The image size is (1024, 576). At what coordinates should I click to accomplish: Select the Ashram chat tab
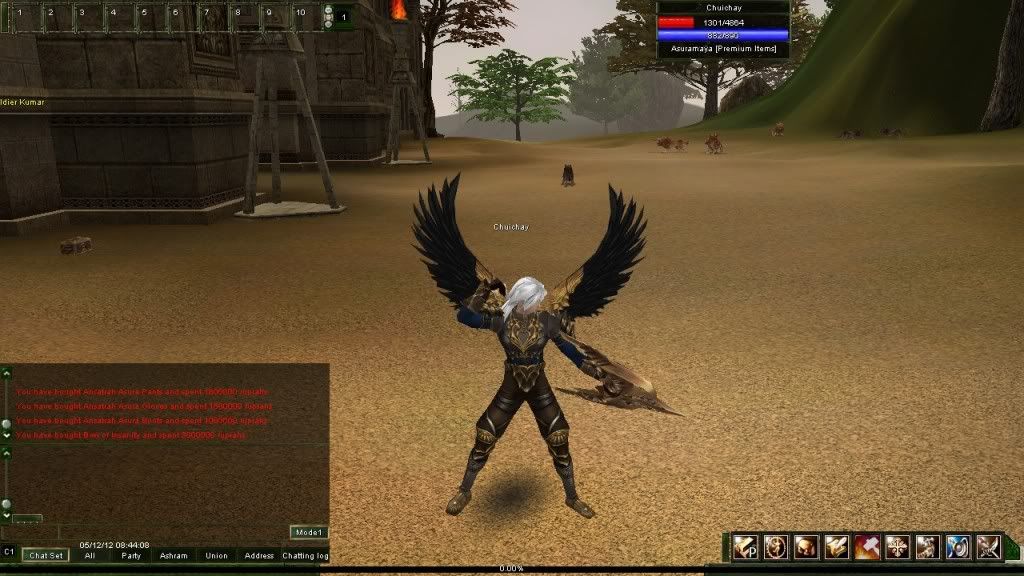[173, 555]
